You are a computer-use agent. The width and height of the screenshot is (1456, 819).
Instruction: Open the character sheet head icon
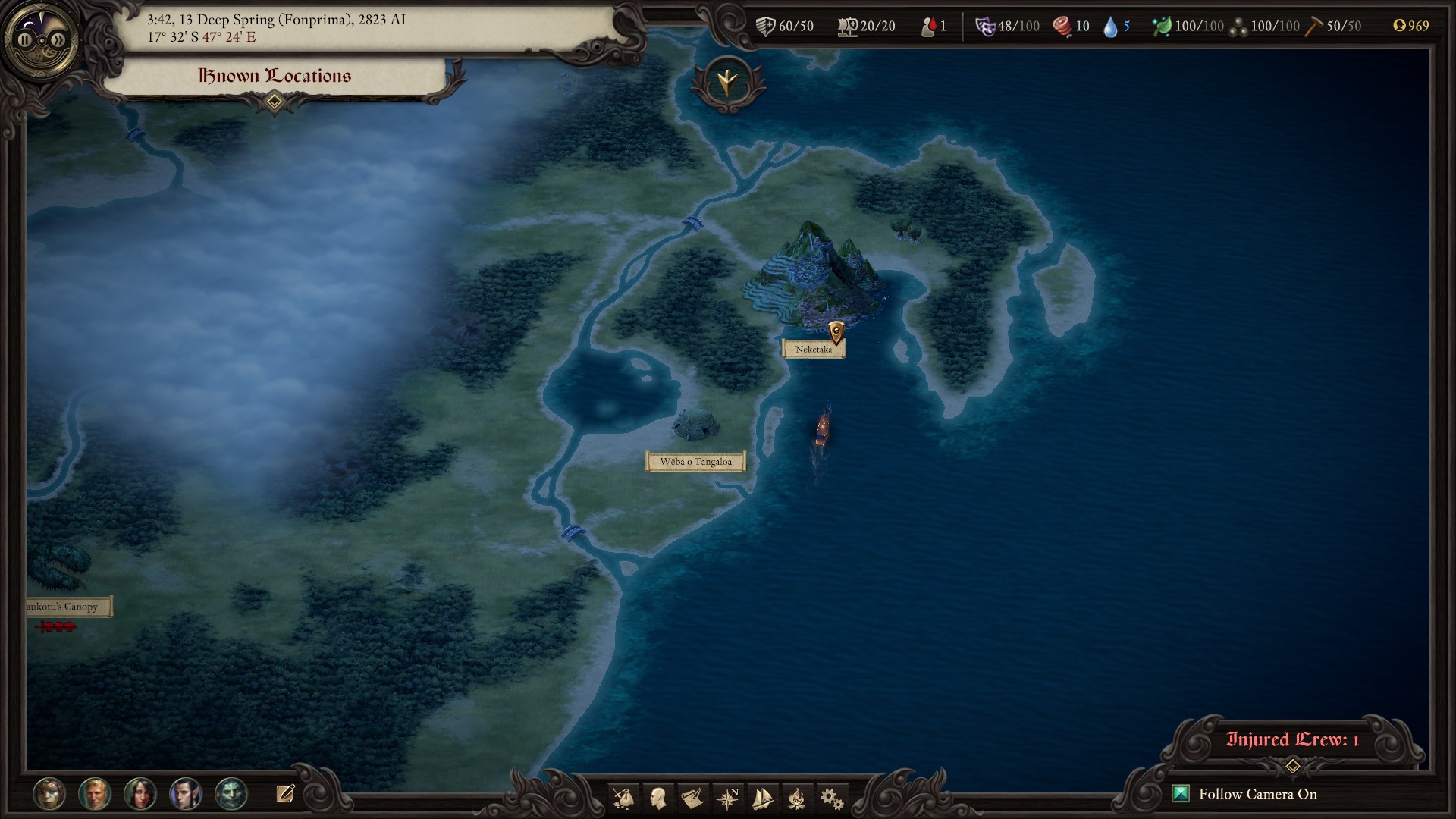click(x=658, y=798)
